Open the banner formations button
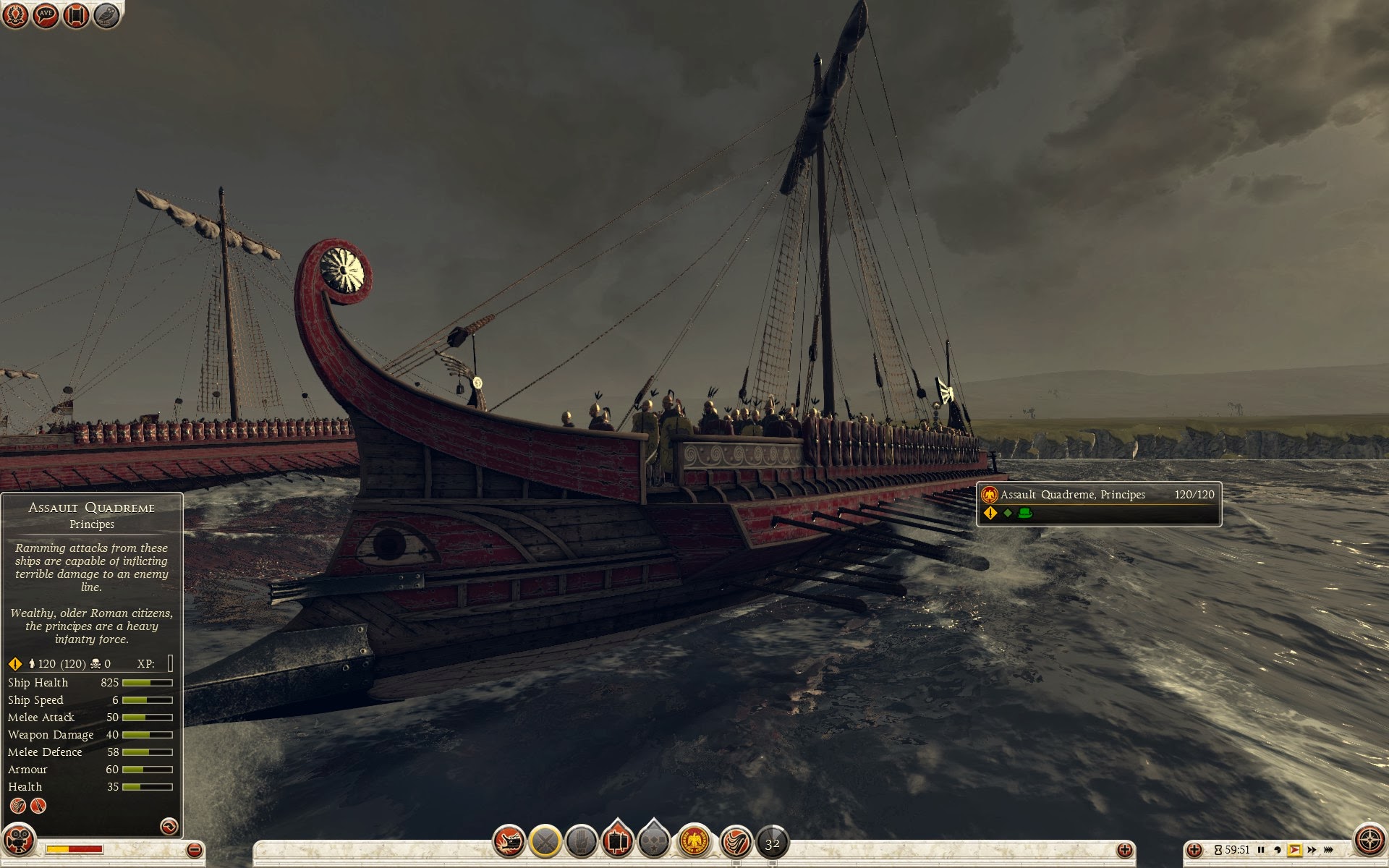The width and height of the screenshot is (1389, 868). 617,841
